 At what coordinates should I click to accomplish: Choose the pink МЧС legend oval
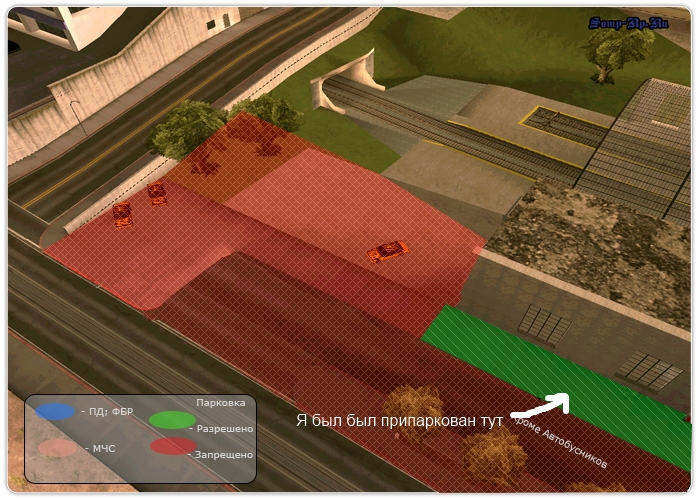57,448
